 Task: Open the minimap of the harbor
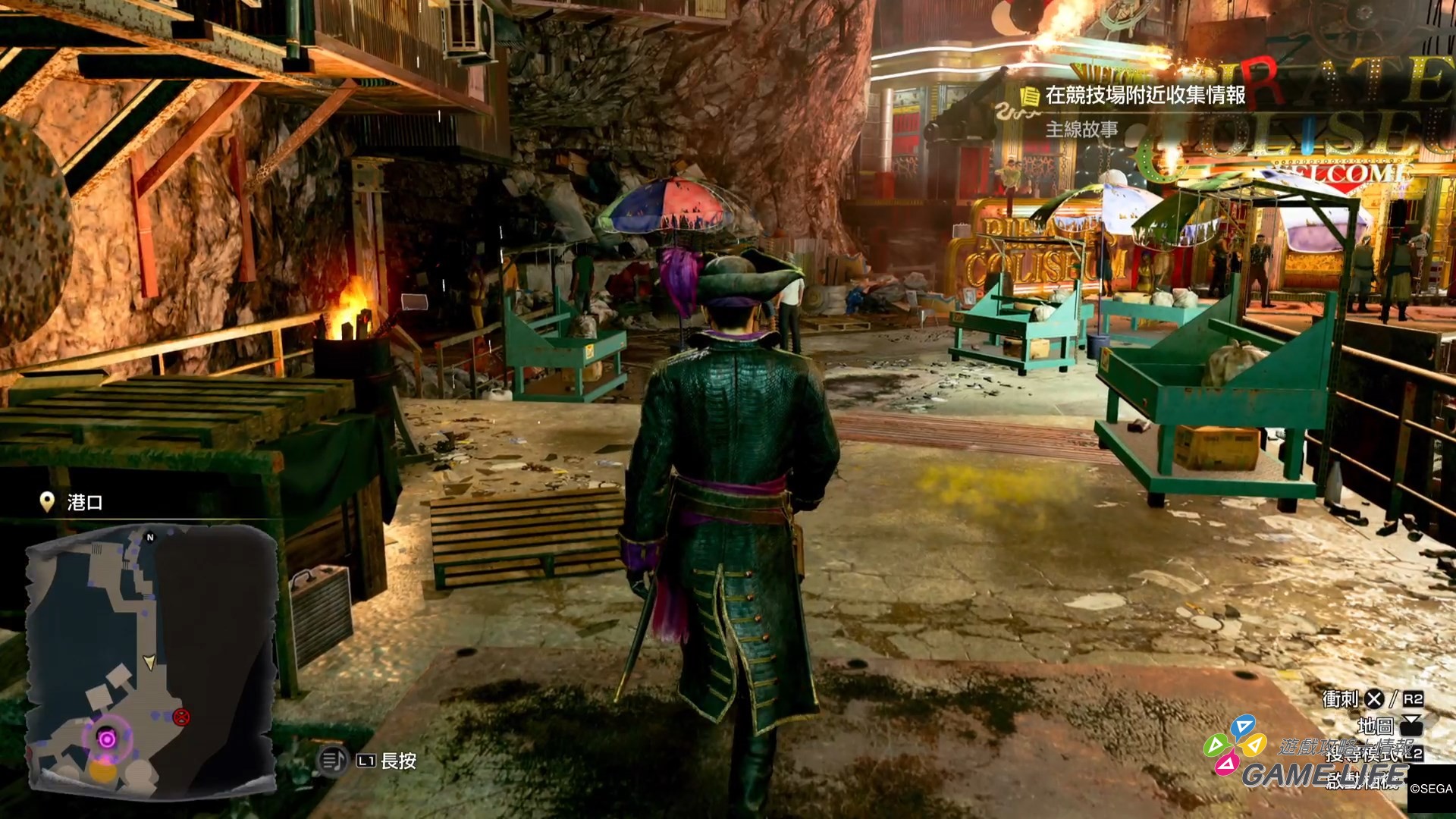pos(152,660)
